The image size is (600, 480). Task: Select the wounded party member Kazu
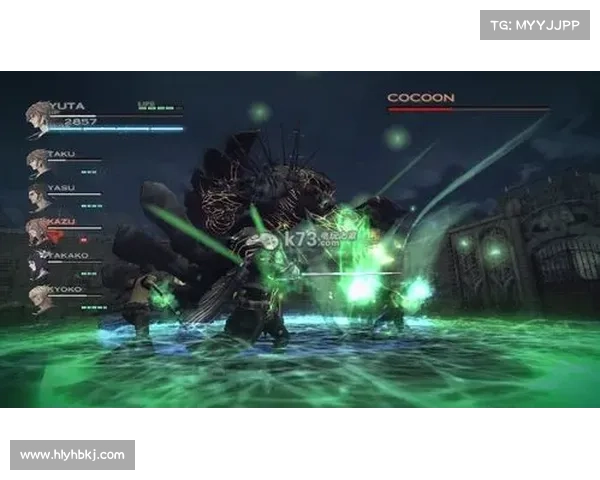38,231
